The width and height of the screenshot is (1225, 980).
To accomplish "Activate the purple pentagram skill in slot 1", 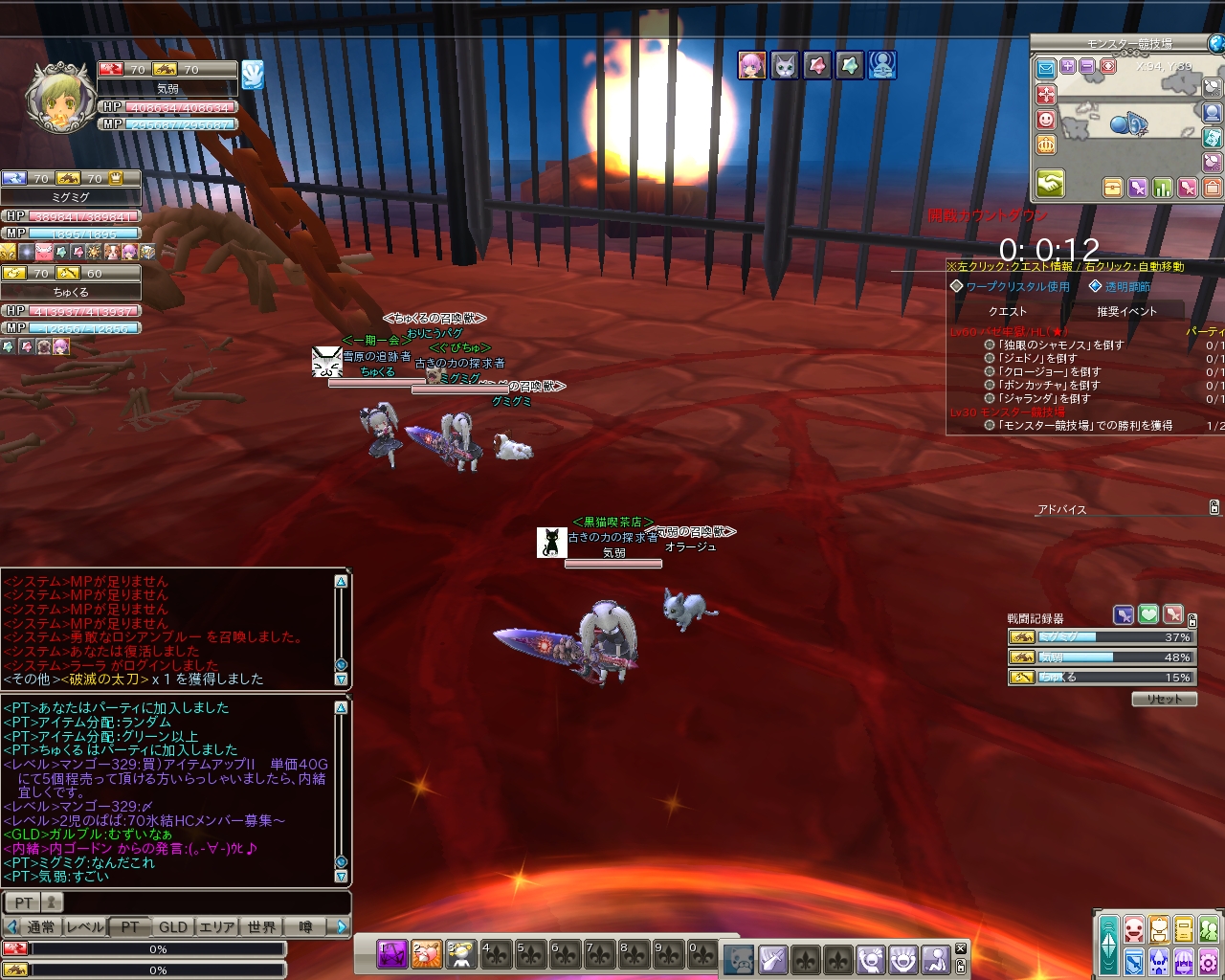I will point(392,953).
